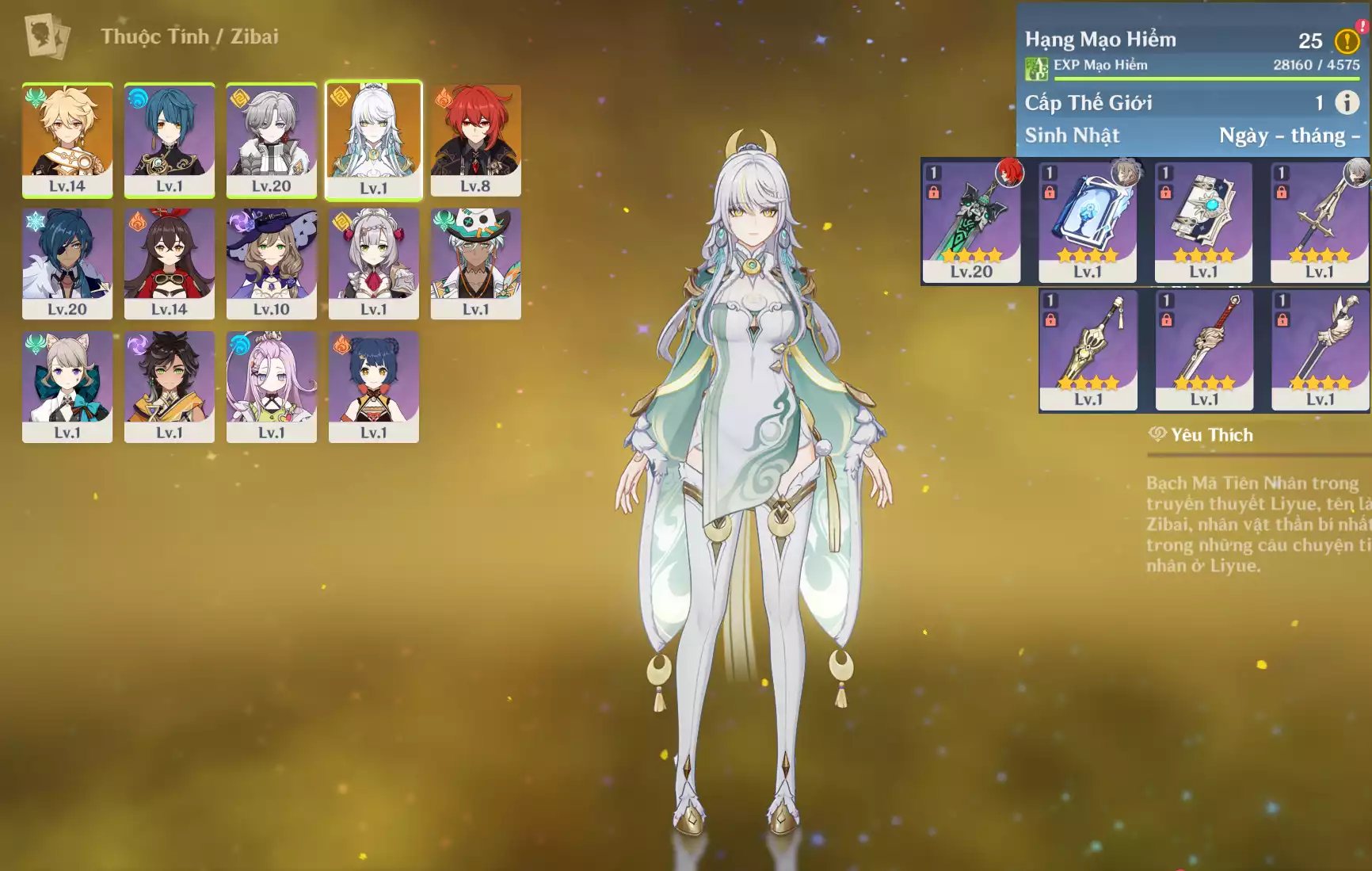Pick the blue catalyst book weapon

pyautogui.click(x=1088, y=220)
